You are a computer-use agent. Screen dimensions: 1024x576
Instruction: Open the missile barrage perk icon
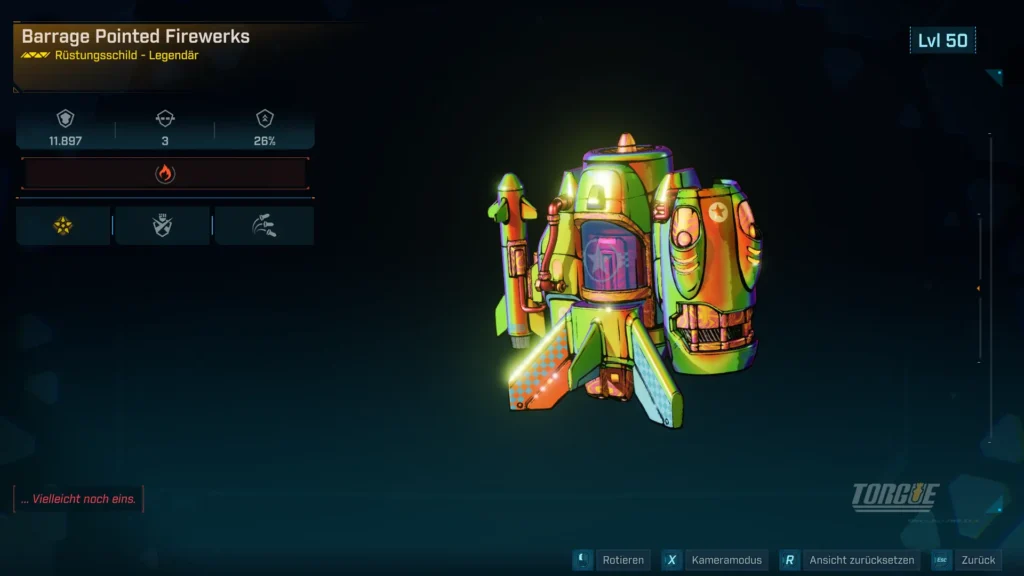(263, 226)
